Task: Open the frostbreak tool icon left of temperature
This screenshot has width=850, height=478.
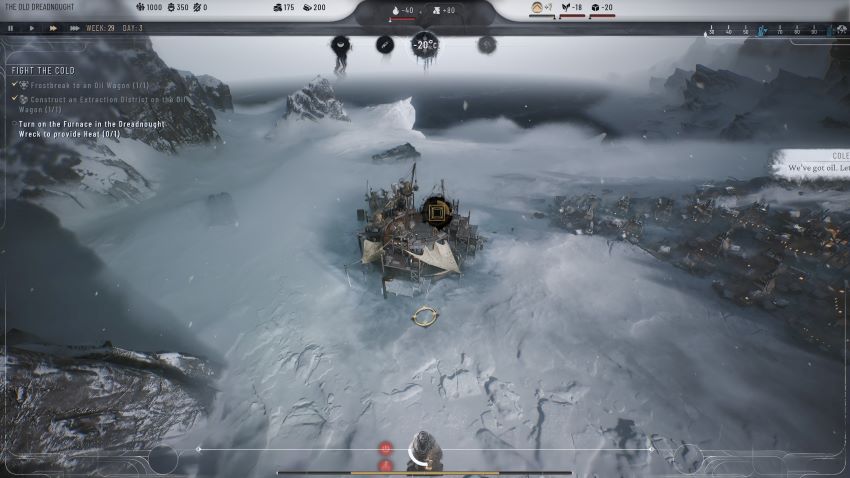Action: pyautogui.click(x=385, y=44)
